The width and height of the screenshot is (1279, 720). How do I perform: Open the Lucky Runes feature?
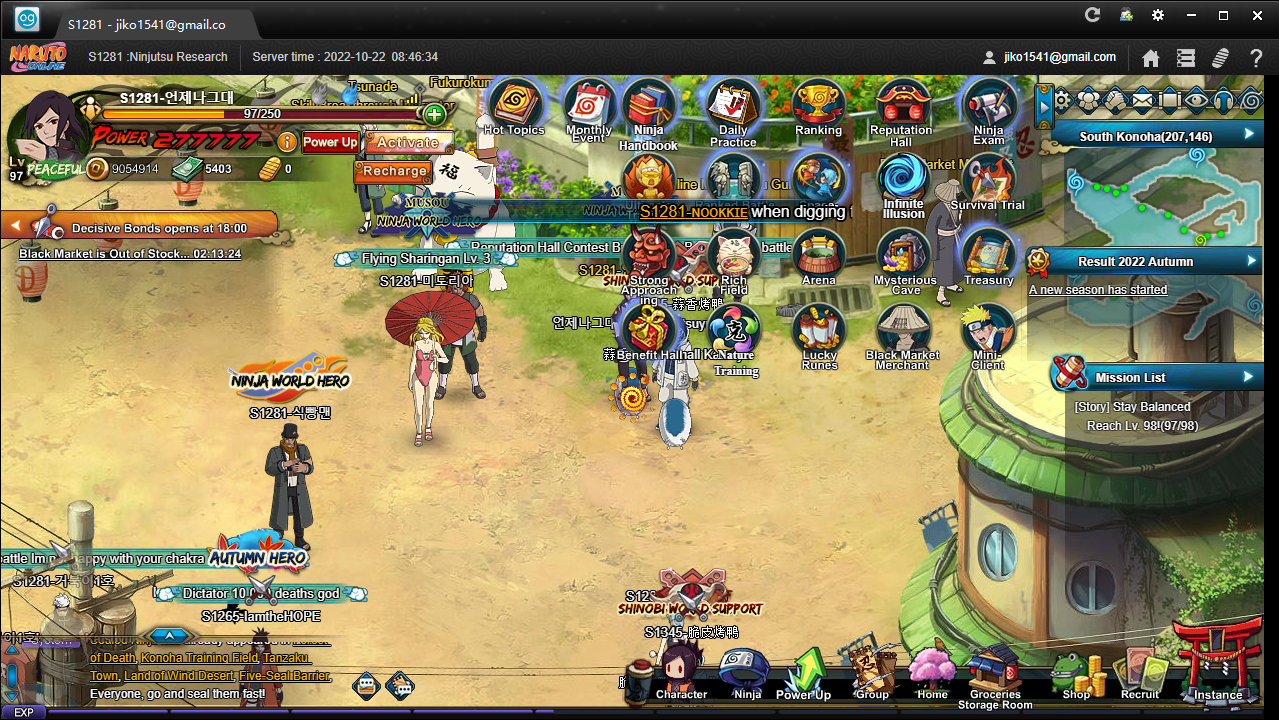click(819, 331)
